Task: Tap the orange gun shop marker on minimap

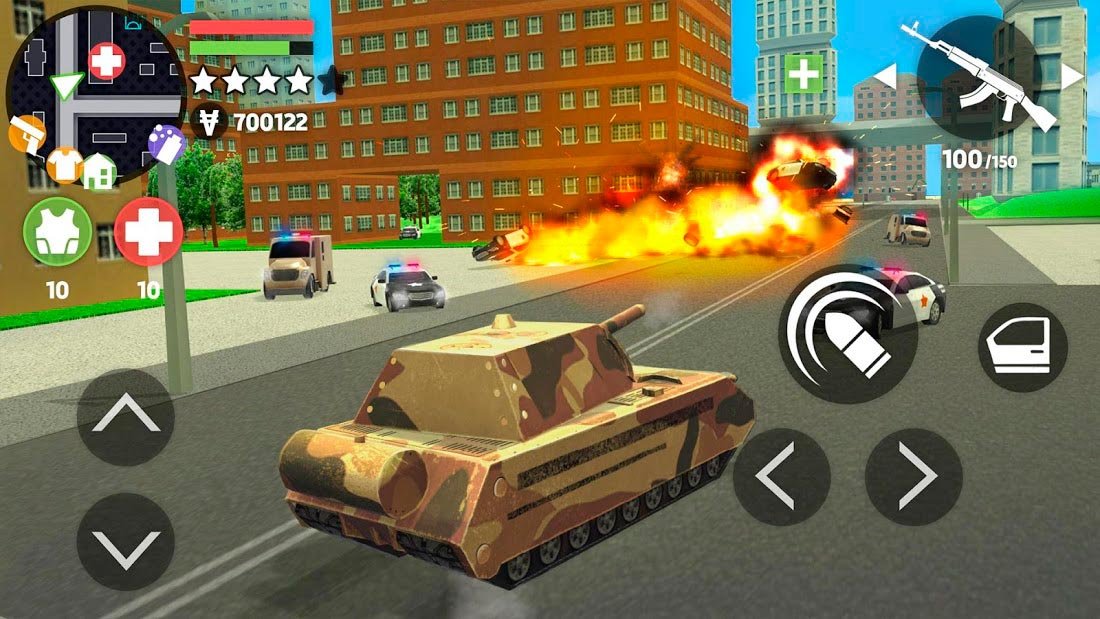Action: pos(28,134)
